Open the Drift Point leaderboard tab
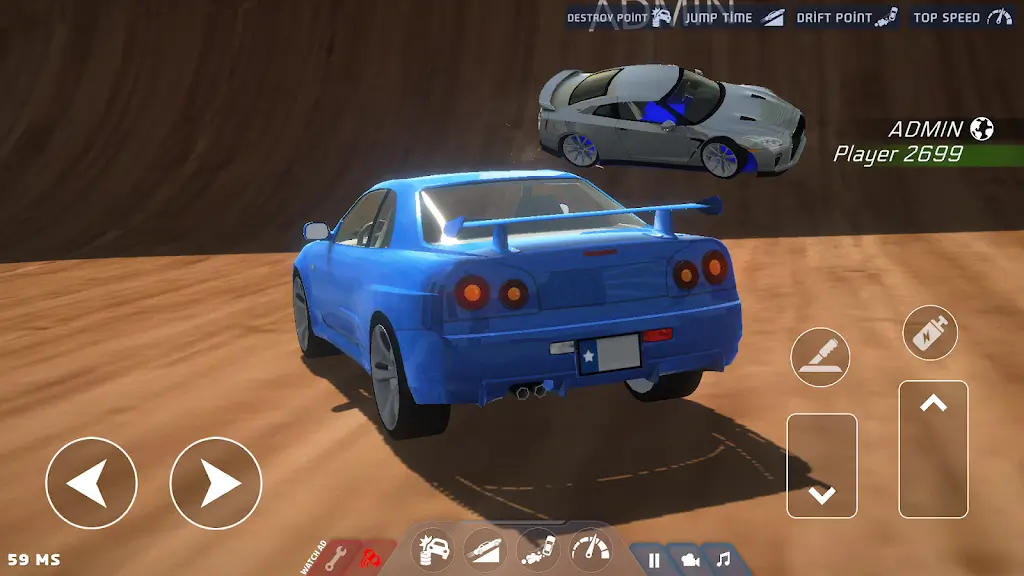 coord(847,17)
